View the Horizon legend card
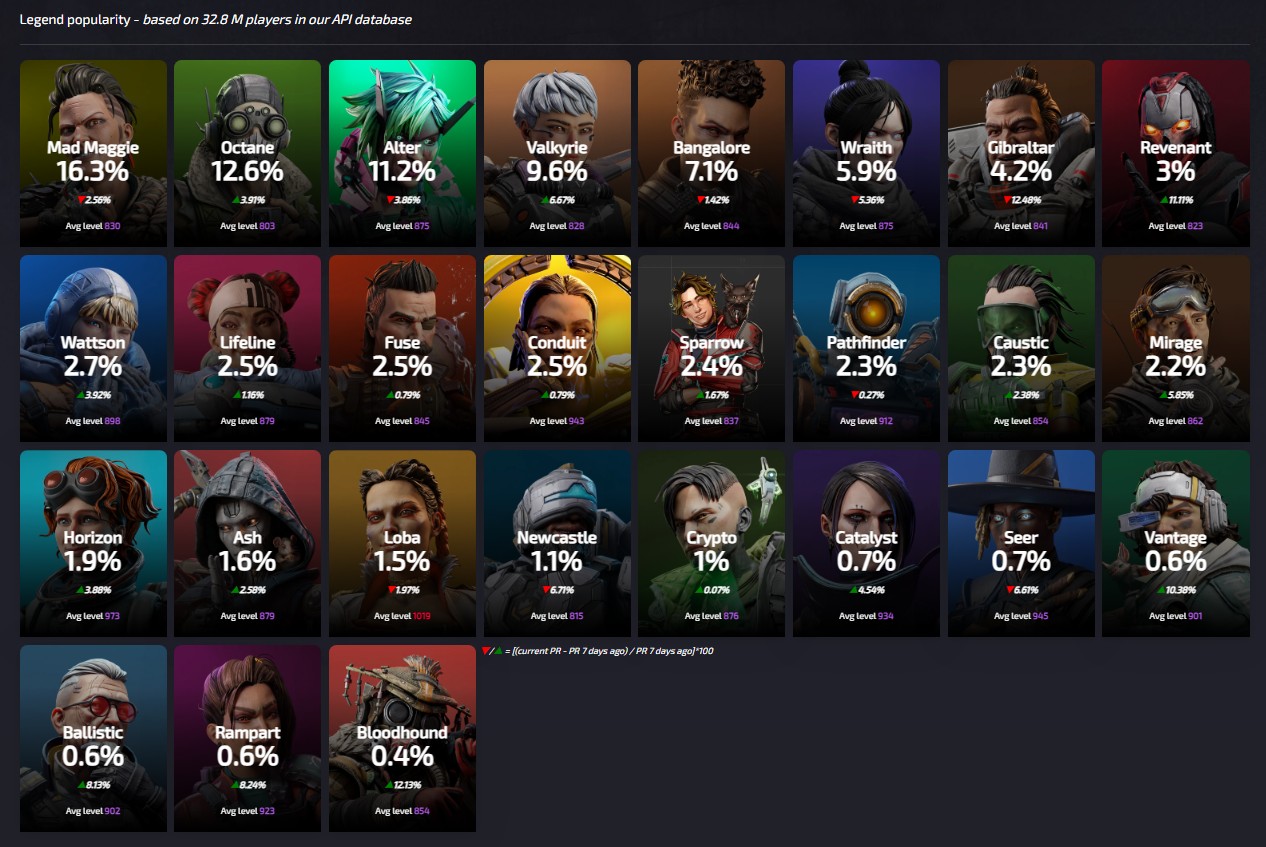Viewport: 1266px width, 847px height. point(93,543)
